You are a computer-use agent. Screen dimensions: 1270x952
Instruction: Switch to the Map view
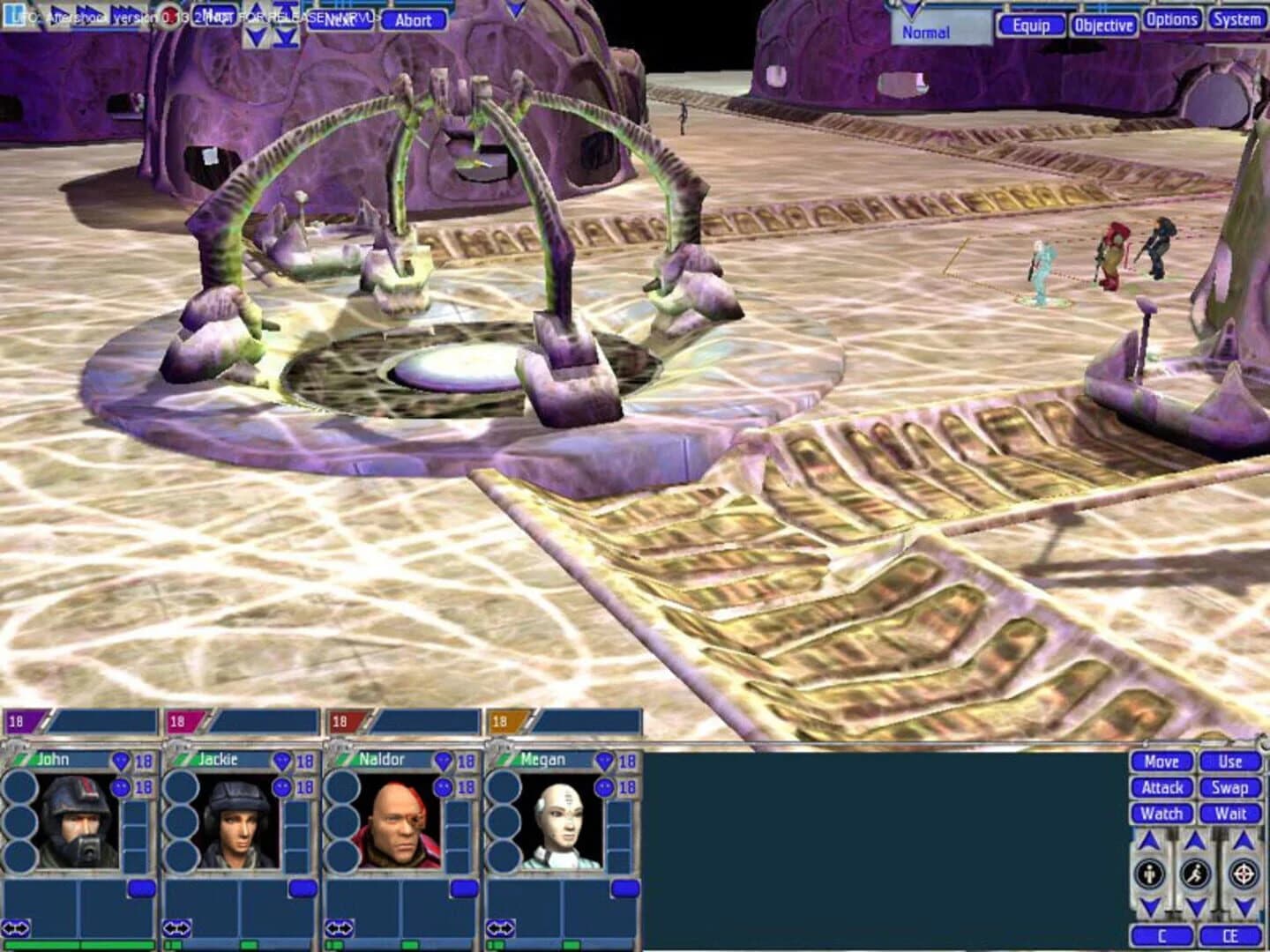tap(214, 15)
